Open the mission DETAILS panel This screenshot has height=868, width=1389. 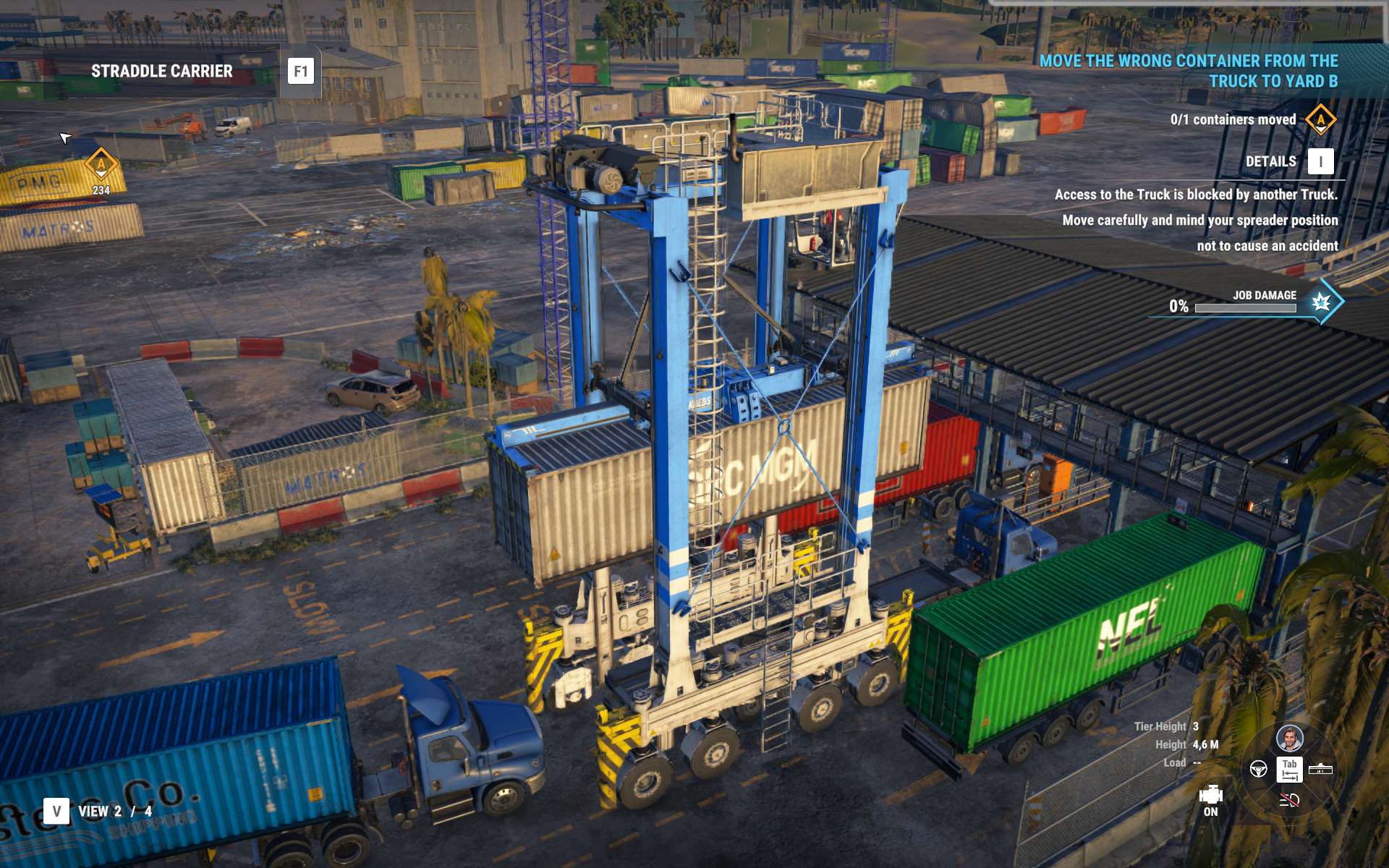[x=1320, y=161]
